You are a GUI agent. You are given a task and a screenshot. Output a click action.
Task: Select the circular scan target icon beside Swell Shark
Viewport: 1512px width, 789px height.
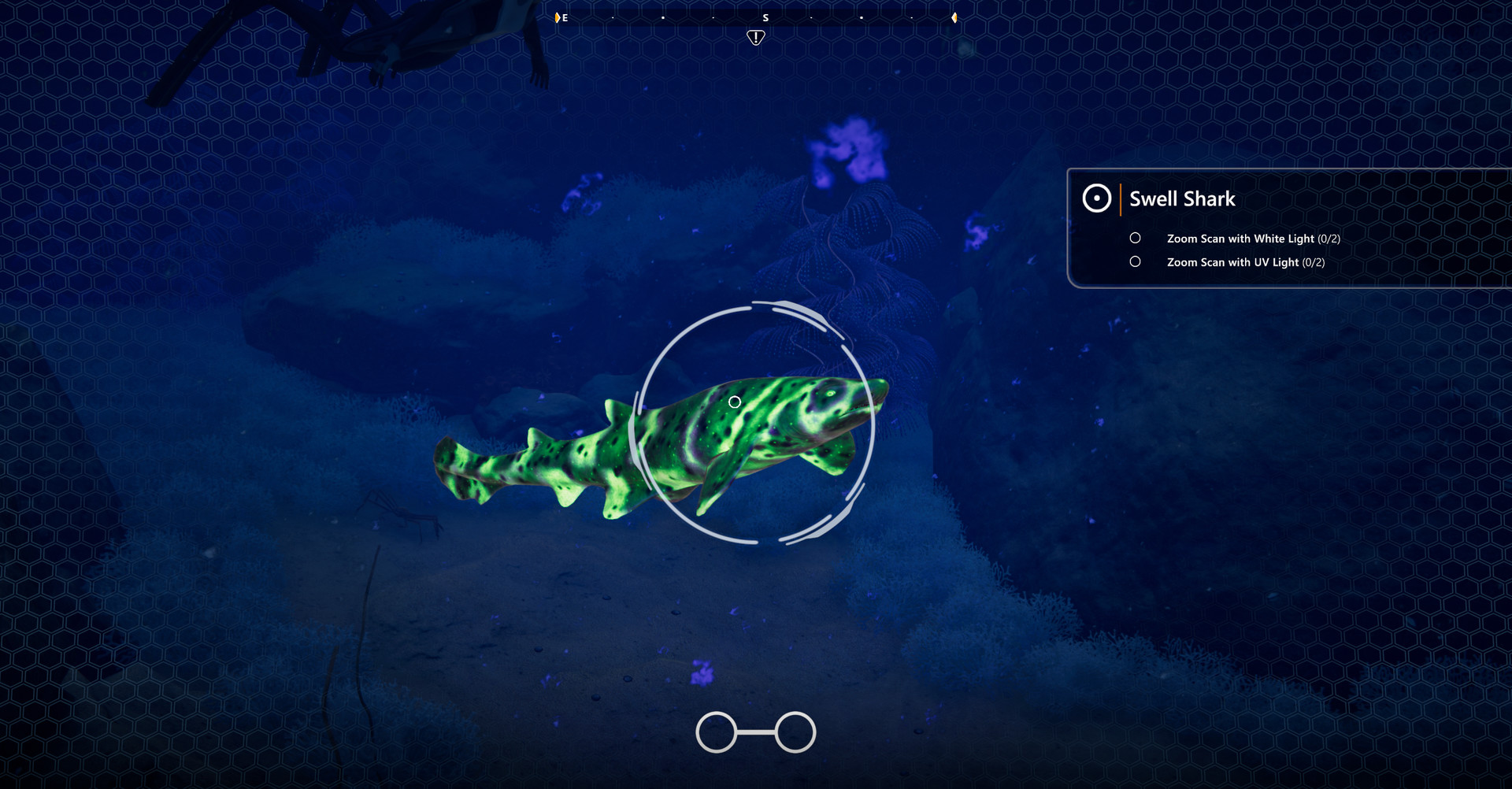coord(1096,198)
